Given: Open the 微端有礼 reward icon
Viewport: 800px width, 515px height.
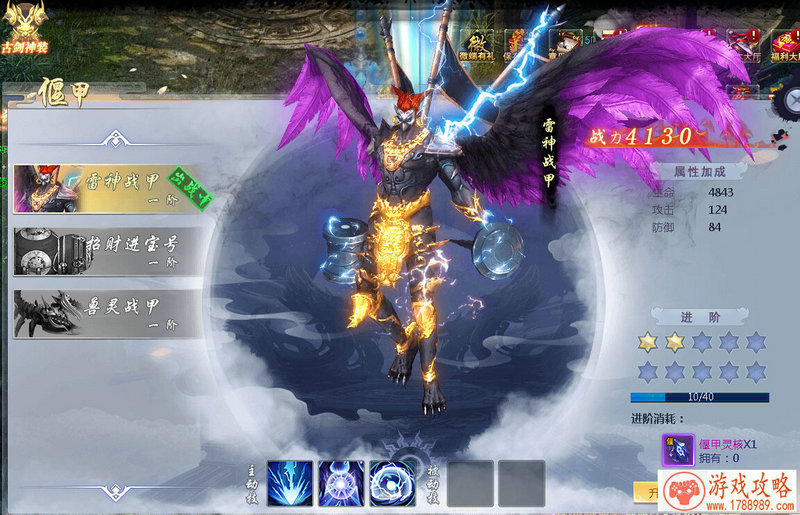Looking at the screenshot, I should point(475,46).
